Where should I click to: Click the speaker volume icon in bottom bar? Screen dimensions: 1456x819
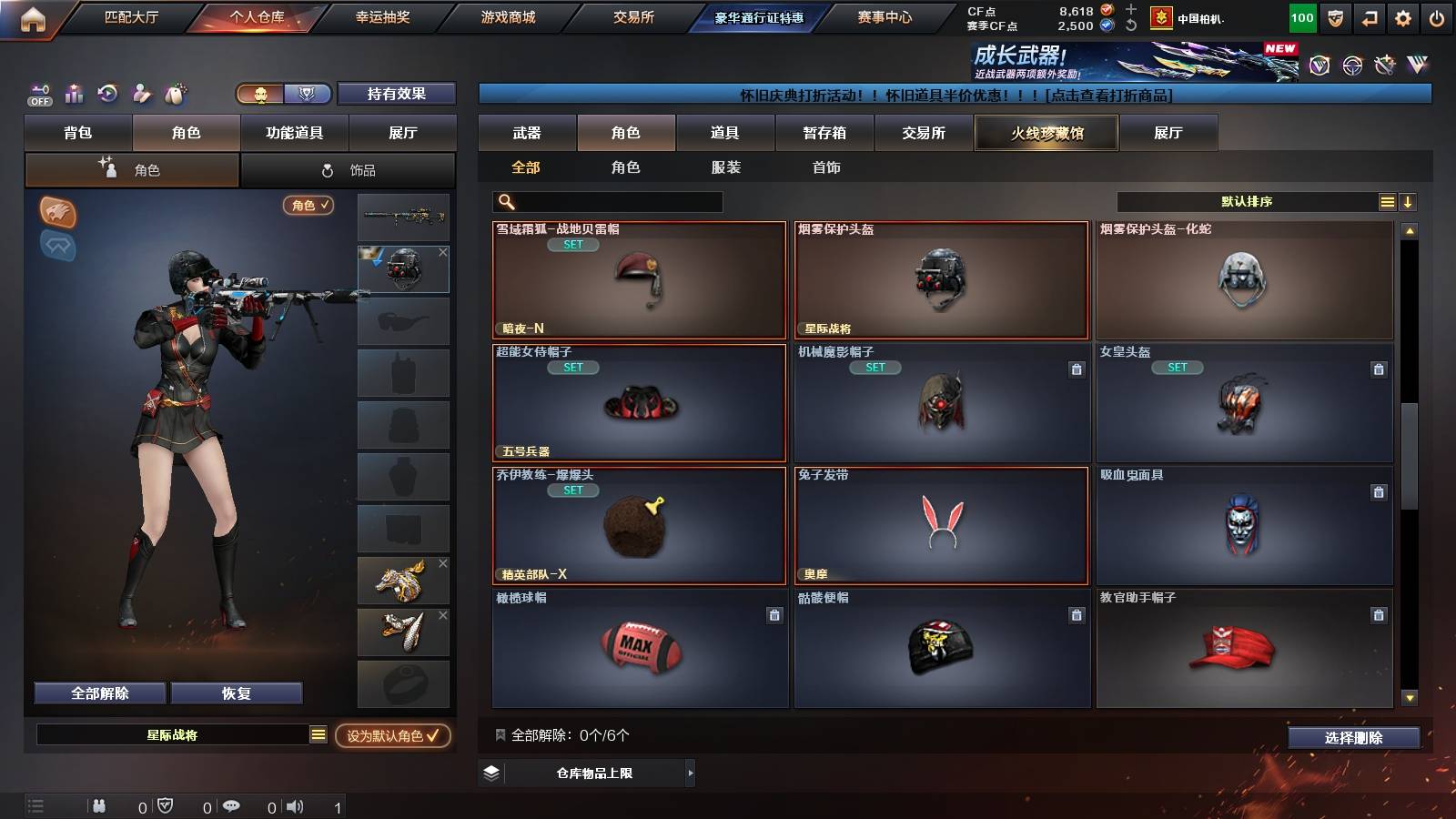click(293, 805)
